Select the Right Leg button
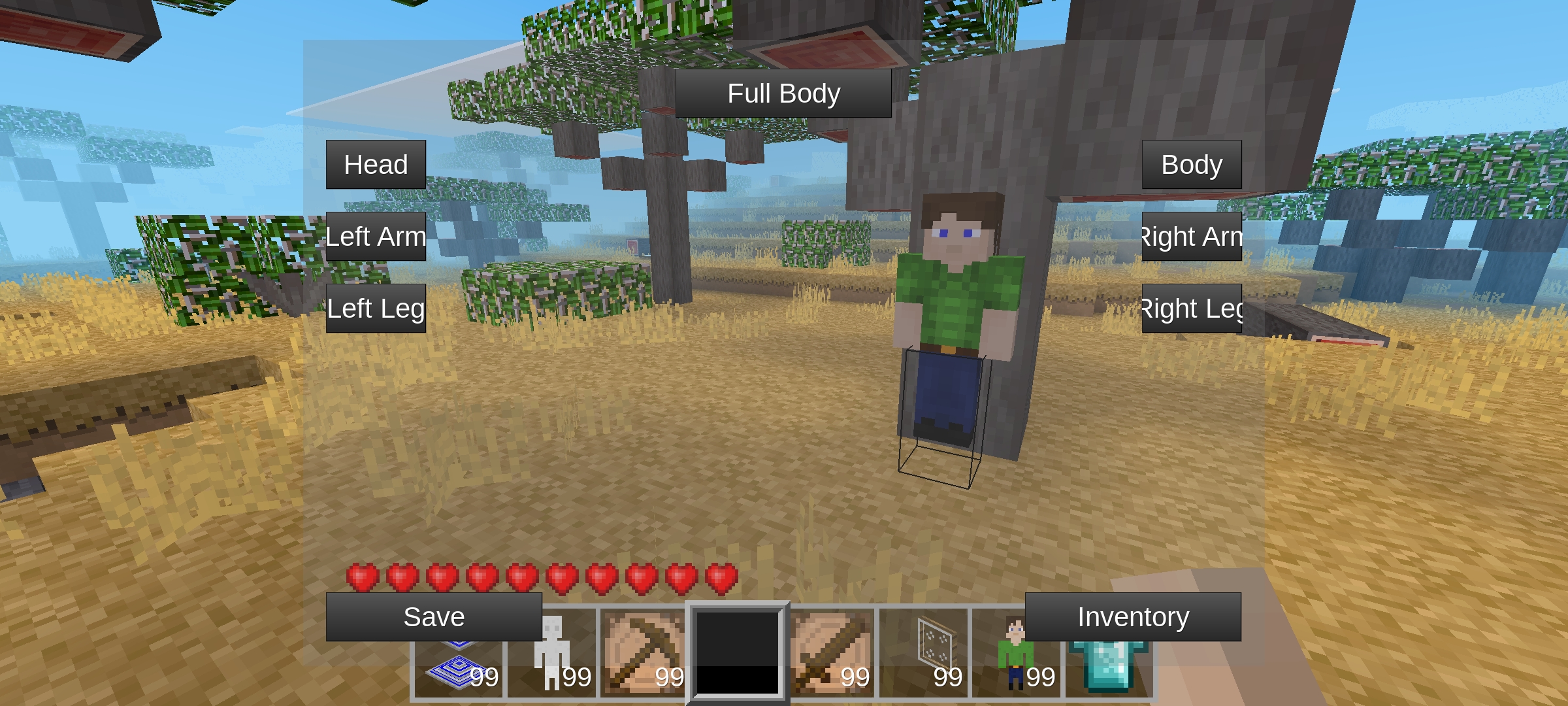 [x=1191, y=309]
